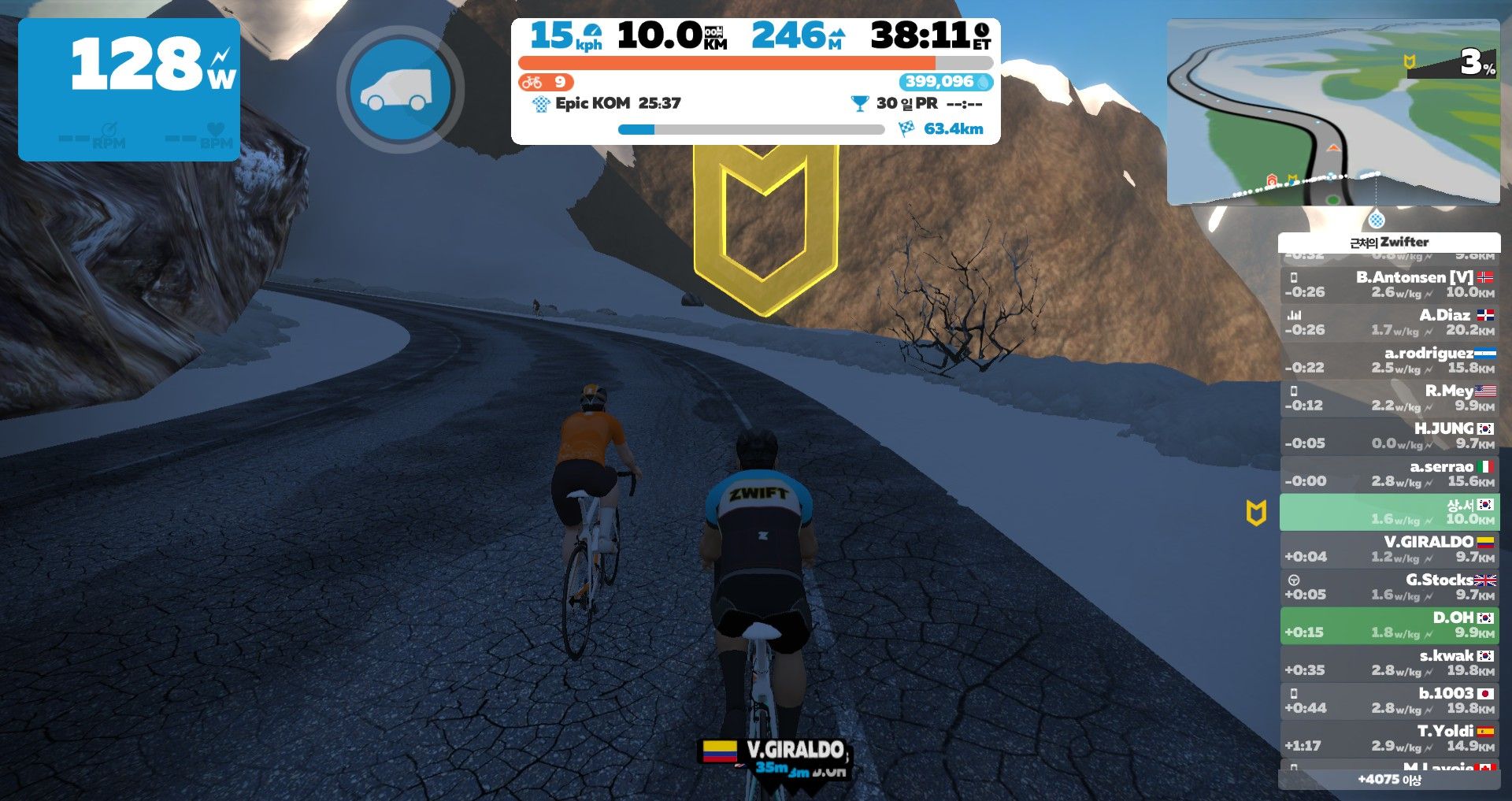Viewport: 1512px width, 801px height.
Task: Choose a.serrao from the rider list
Action: click(1389, 473)
